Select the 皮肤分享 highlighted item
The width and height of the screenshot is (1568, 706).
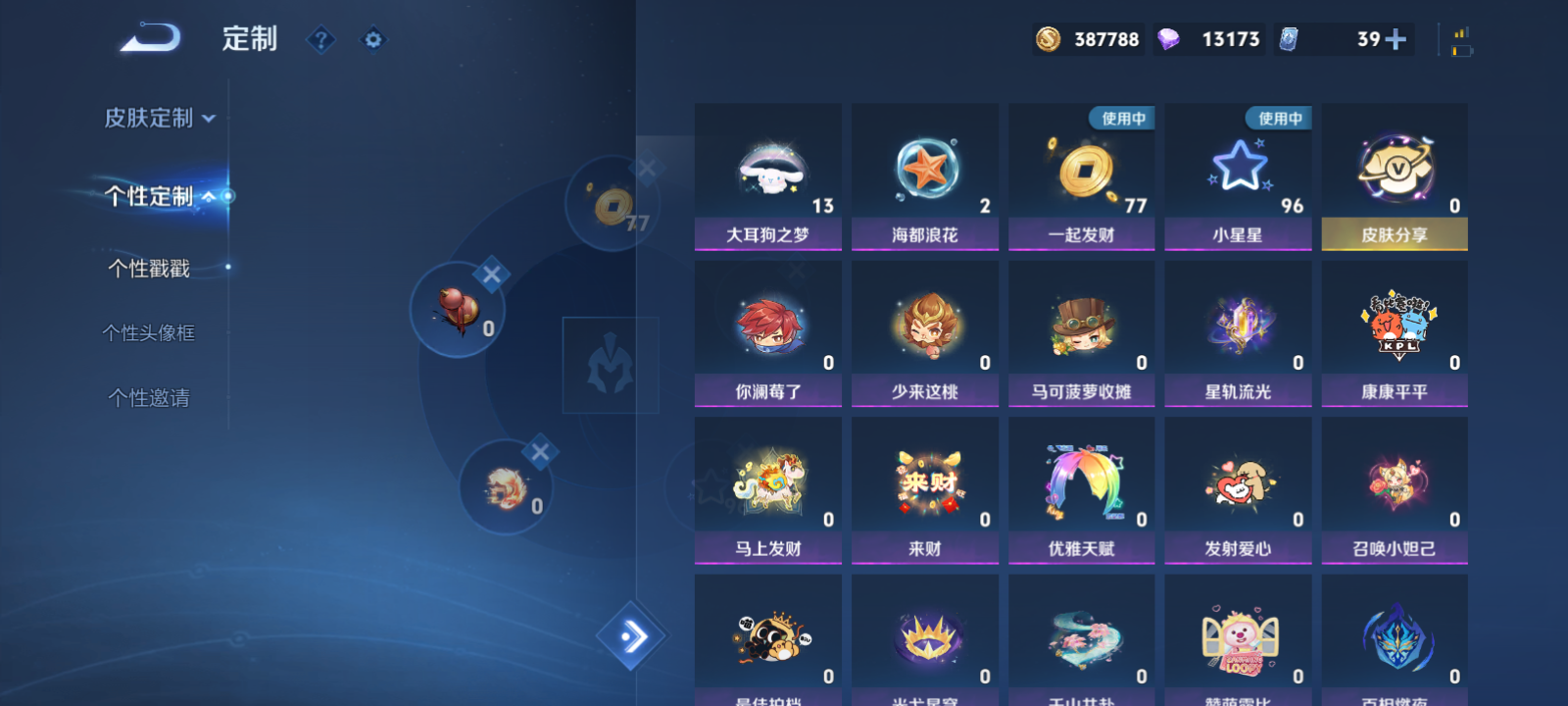[x=1395, y=176]
